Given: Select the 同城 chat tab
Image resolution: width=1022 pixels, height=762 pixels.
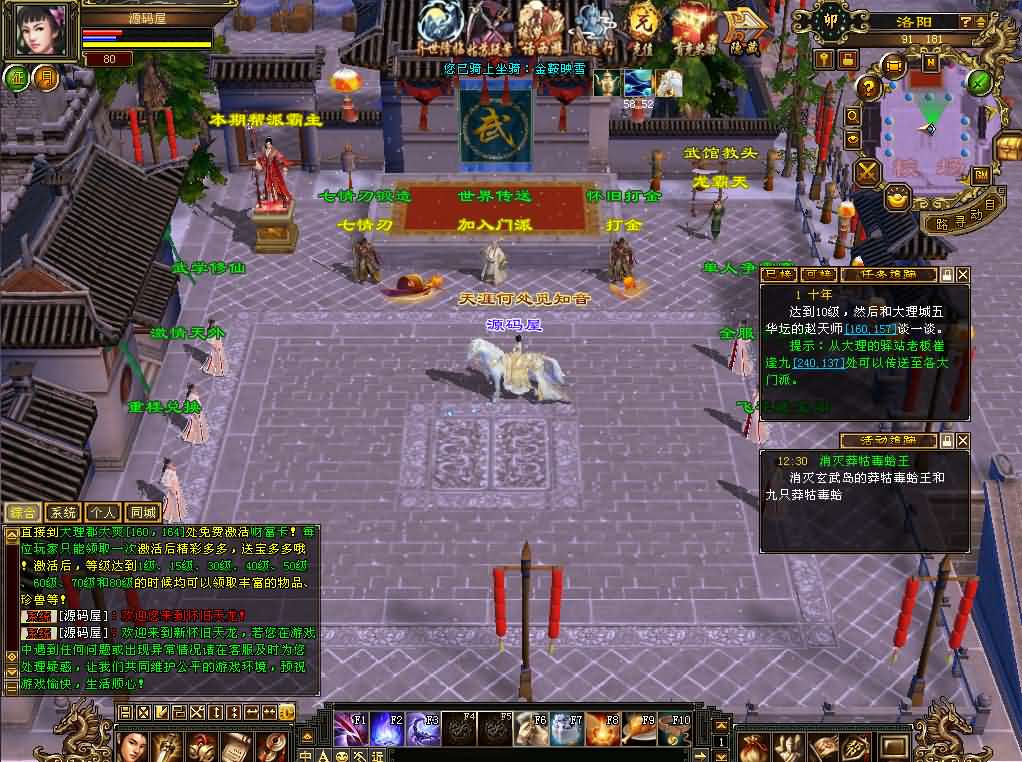Looking at the screenshot, I should [142, 512].
